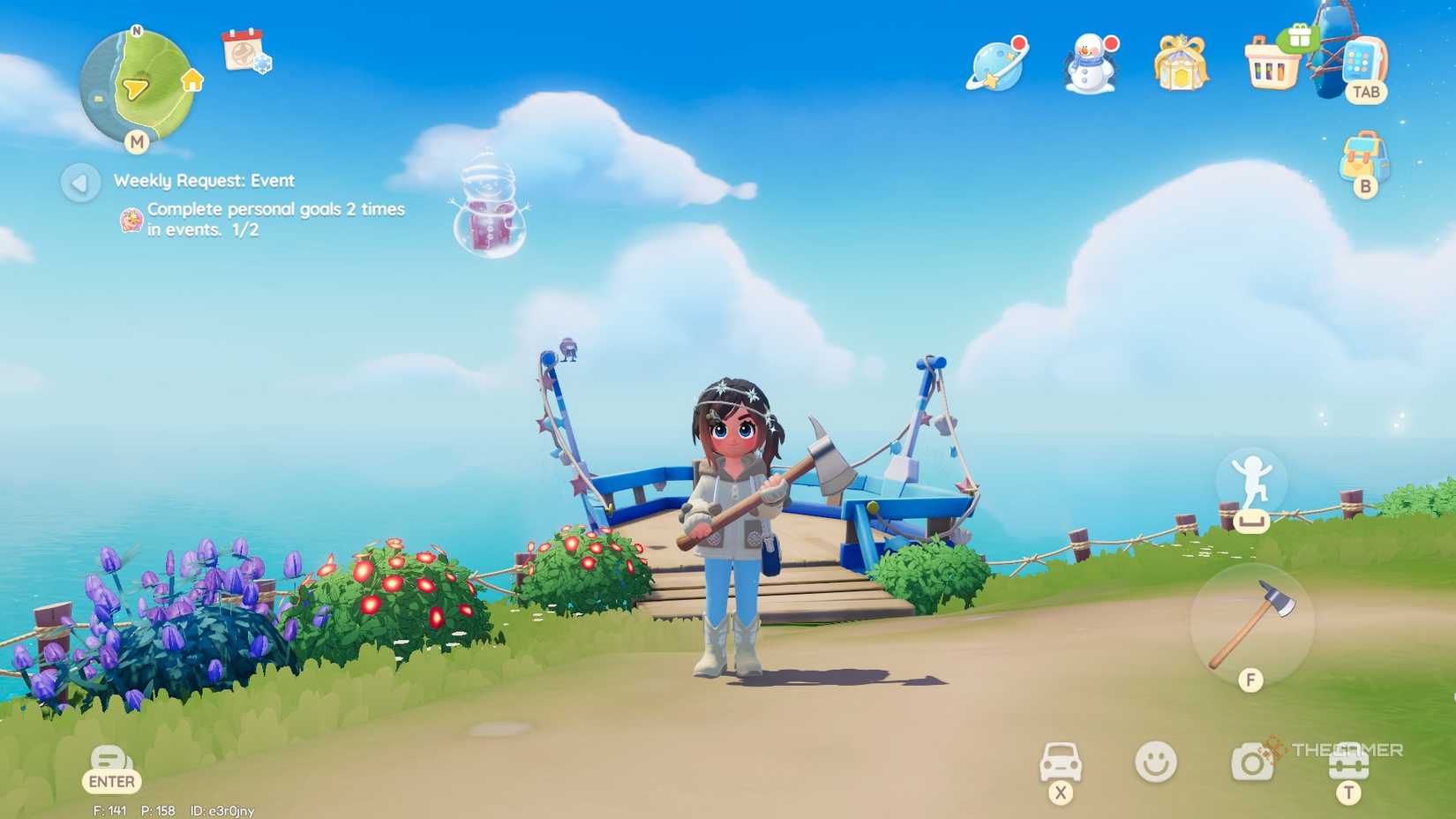The image size is (1456, 819).
Task: Open the backpack inventory labeled B
Action: (1363, 161)
